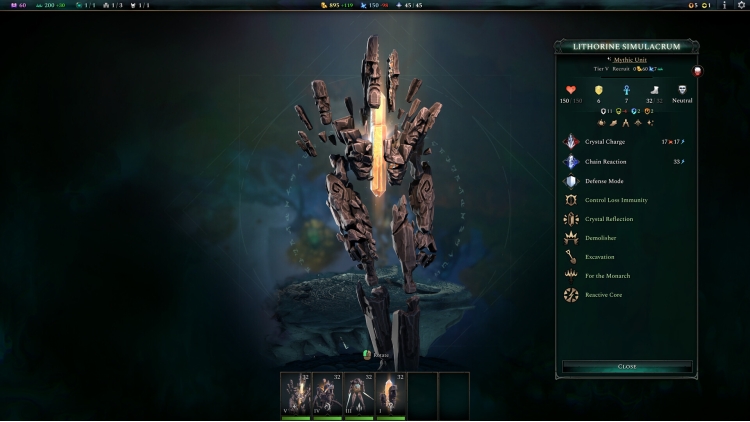Click the yellow shield defense icon
Image resolution: width=750 pixels, height=422 pixels.
(x=599, y=90)
